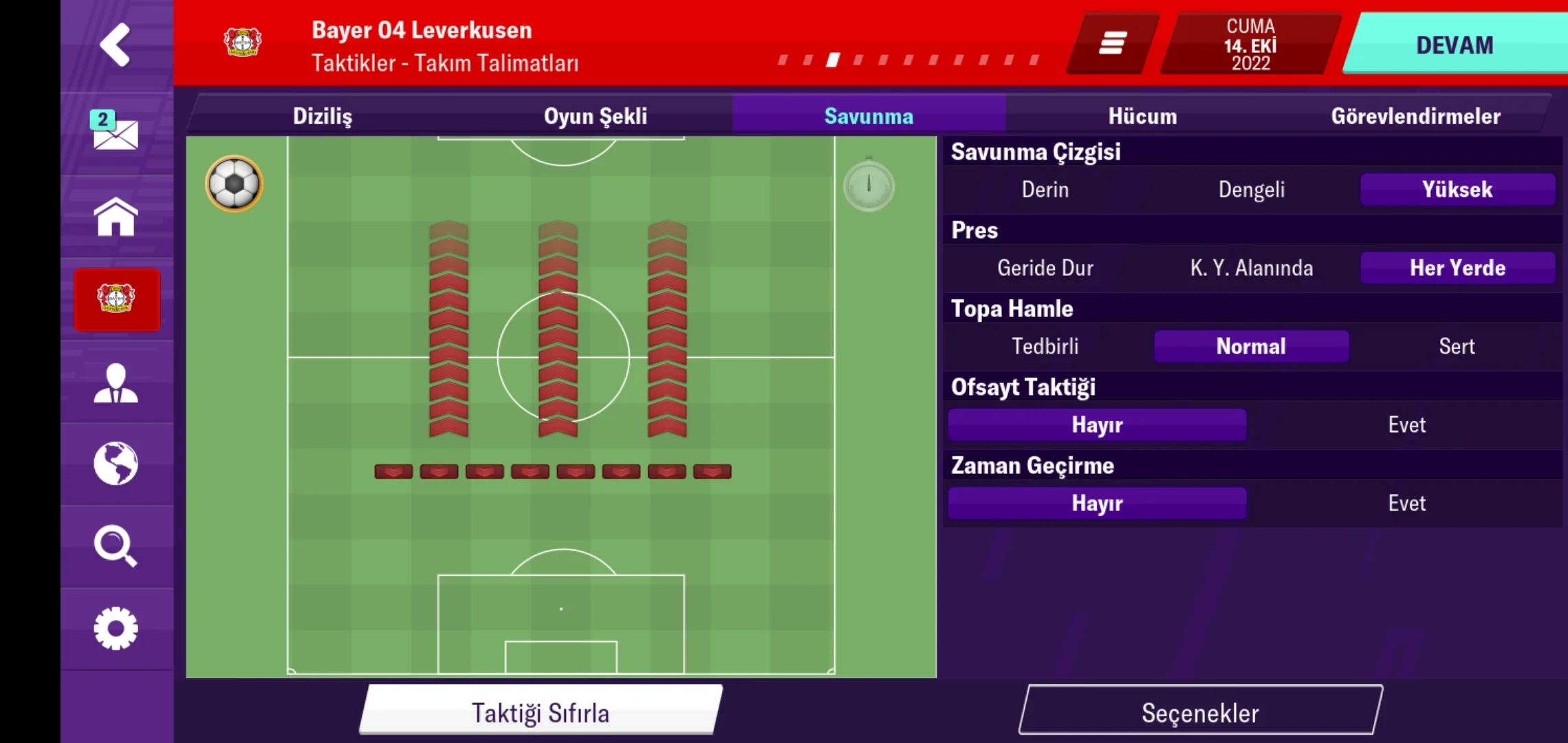Choose Dengeli for Savunma Çizgisi
Viewport: 1568px width, 743px height.
pyautogui.click(x=1251, y=189)
